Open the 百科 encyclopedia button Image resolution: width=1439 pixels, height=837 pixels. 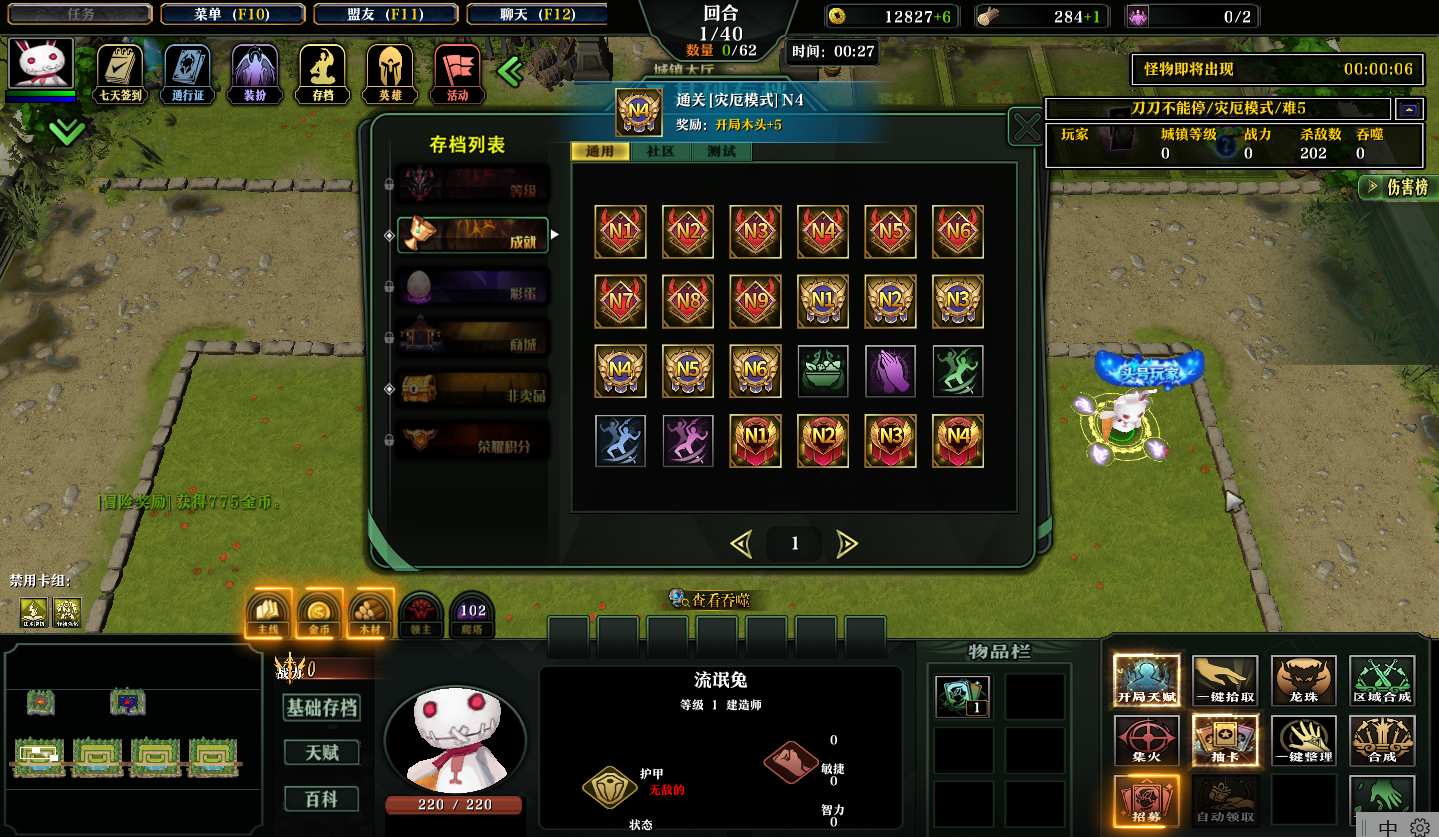pos(322,799)
